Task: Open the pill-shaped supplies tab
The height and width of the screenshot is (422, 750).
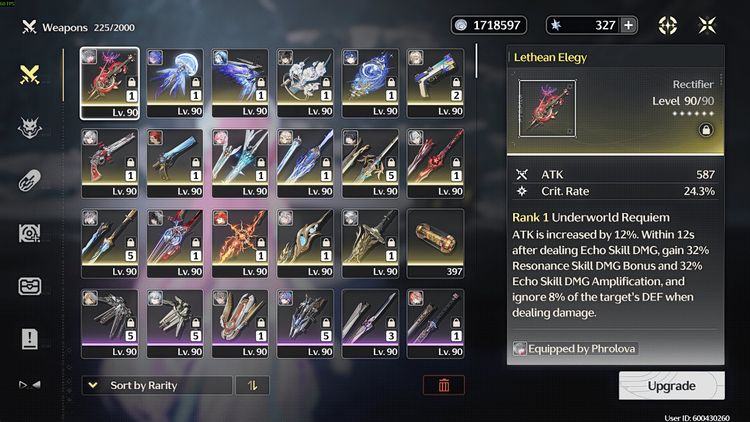Action: coord(29,181)
